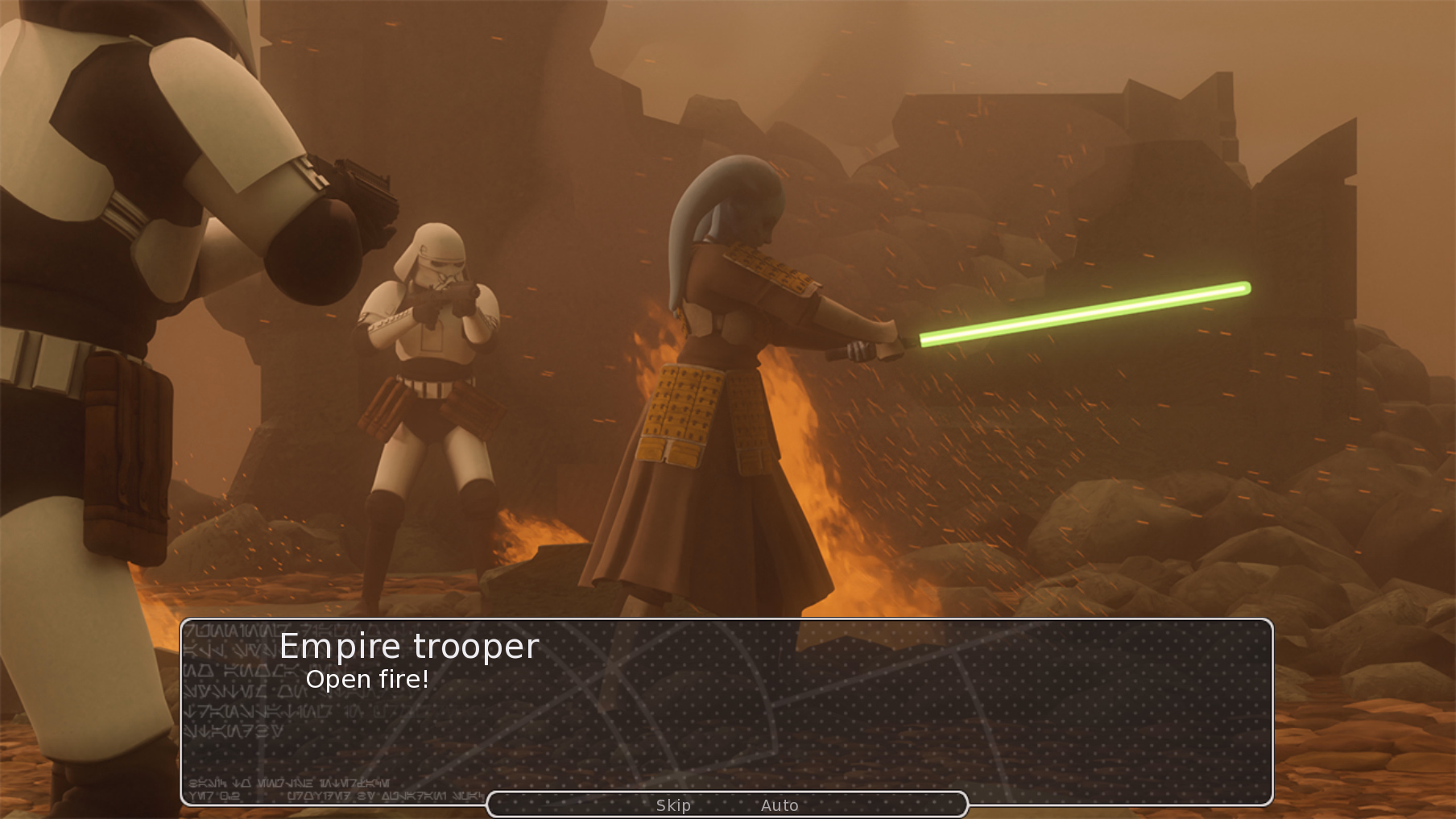The image size is (1456, 819).
Task: Click the Empire trooper name label
Action: click(410, 645)
